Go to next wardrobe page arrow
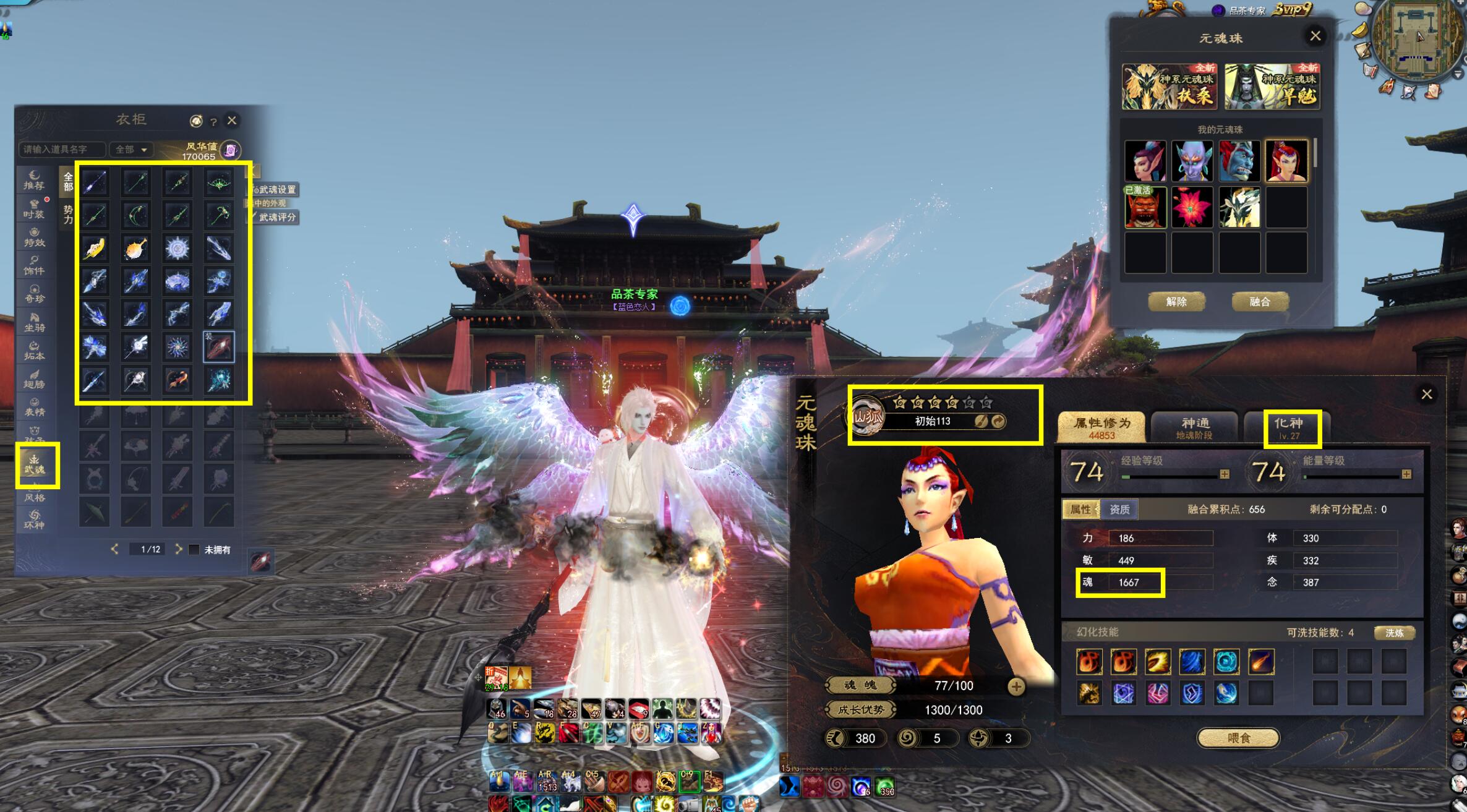 coord(179,549)
